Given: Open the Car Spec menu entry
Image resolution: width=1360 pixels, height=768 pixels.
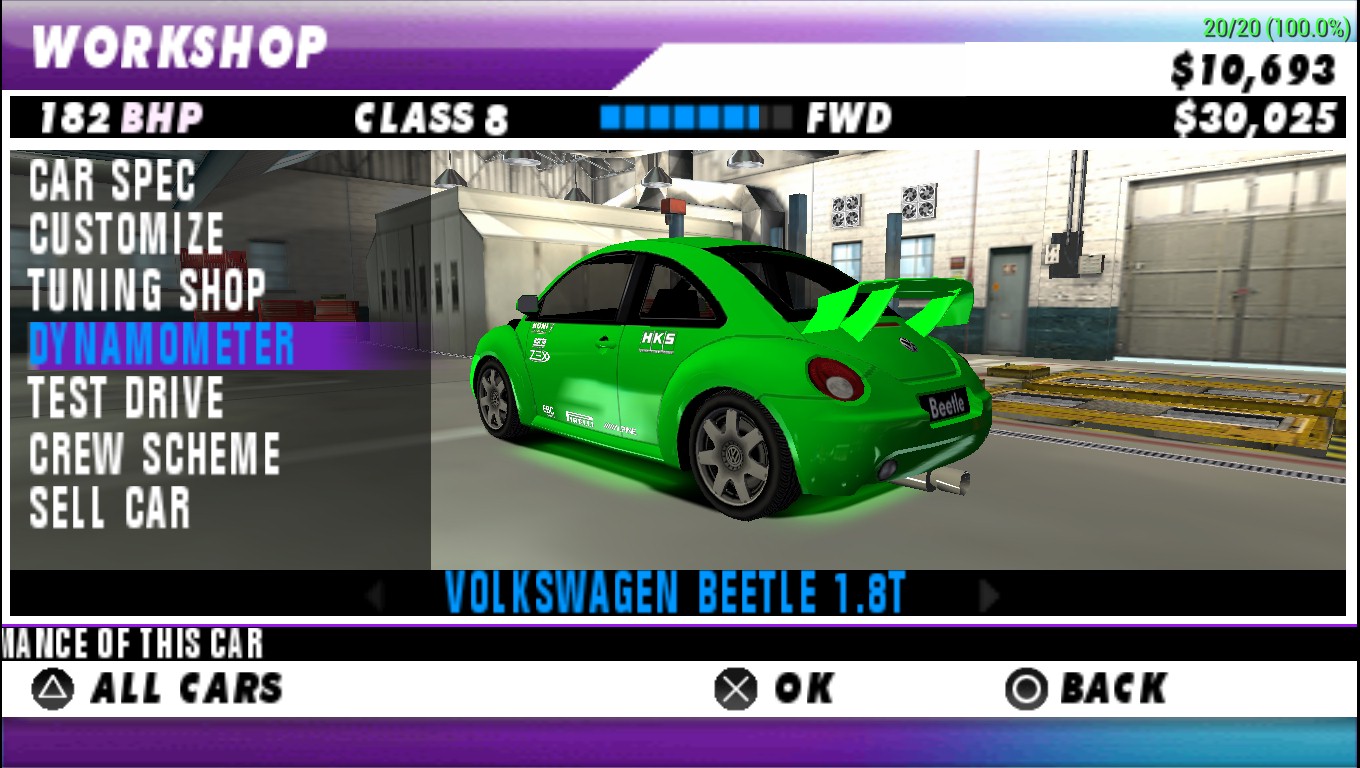Looking at the screenshot, I should (x=112, y=181).
